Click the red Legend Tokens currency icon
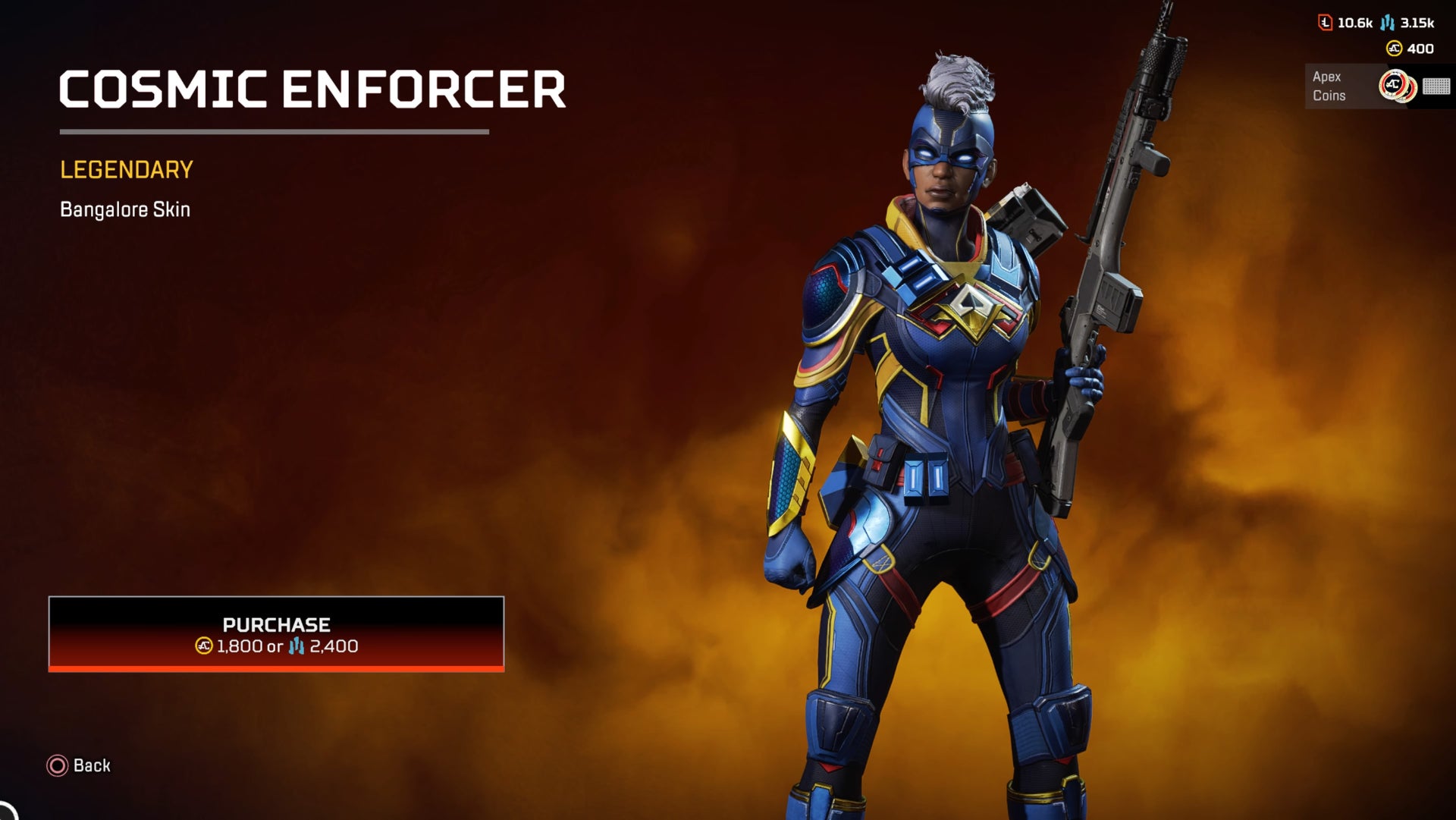 1325,23
